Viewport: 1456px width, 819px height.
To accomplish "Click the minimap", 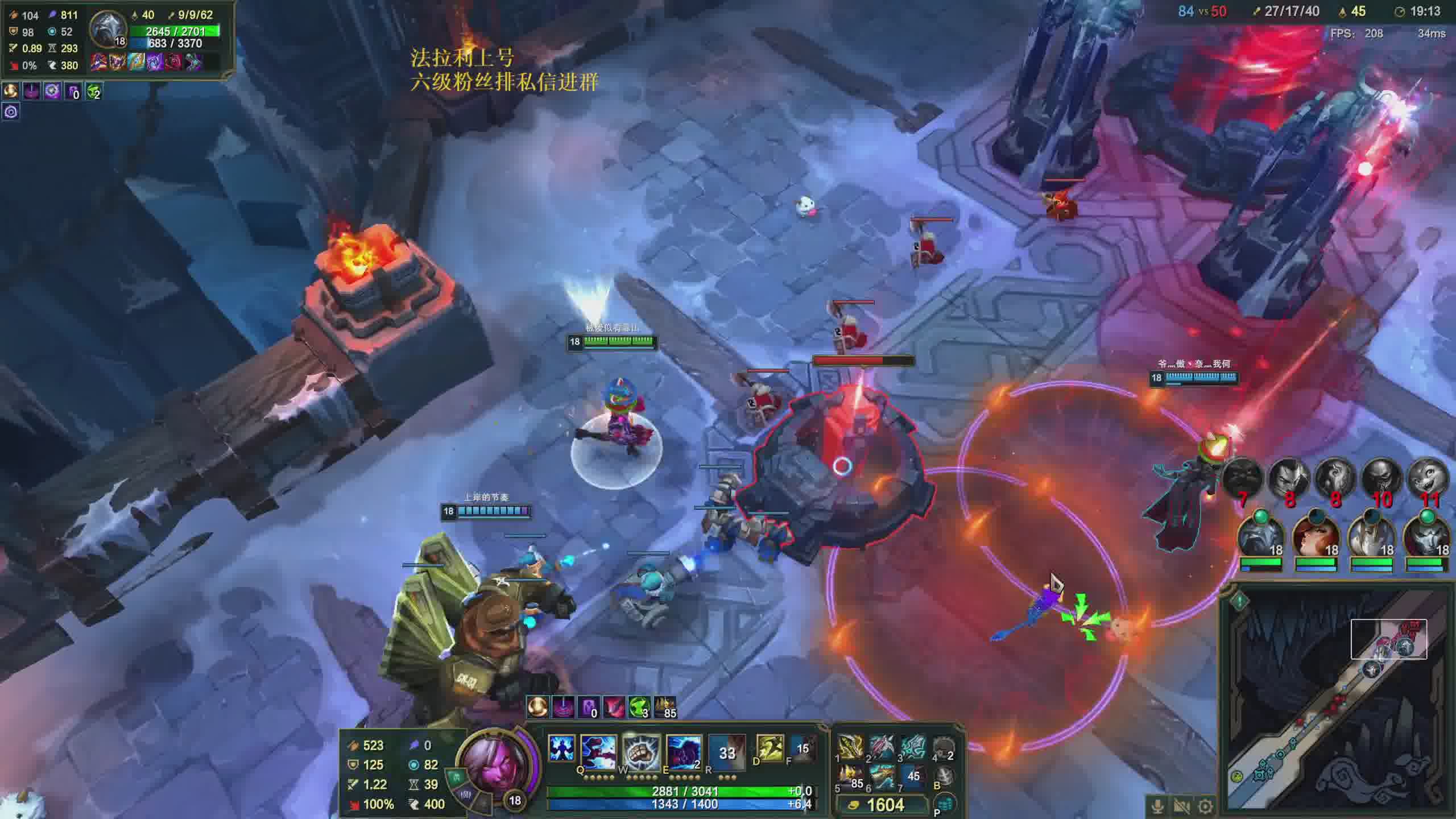I will (x=1337, y=705).
